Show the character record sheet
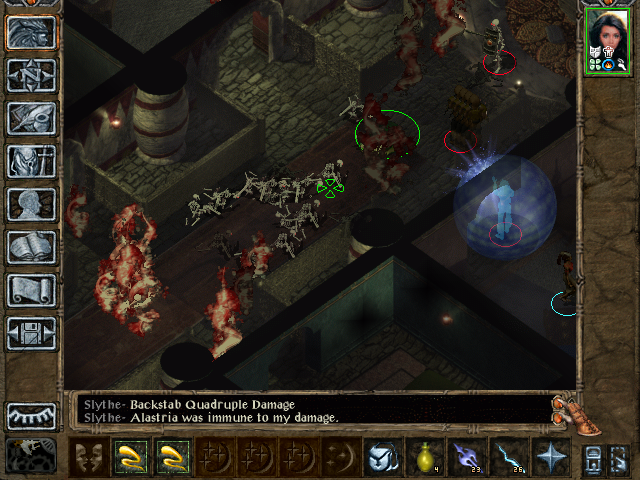Viewport: 640px width, 480px height. click(32, 204)
